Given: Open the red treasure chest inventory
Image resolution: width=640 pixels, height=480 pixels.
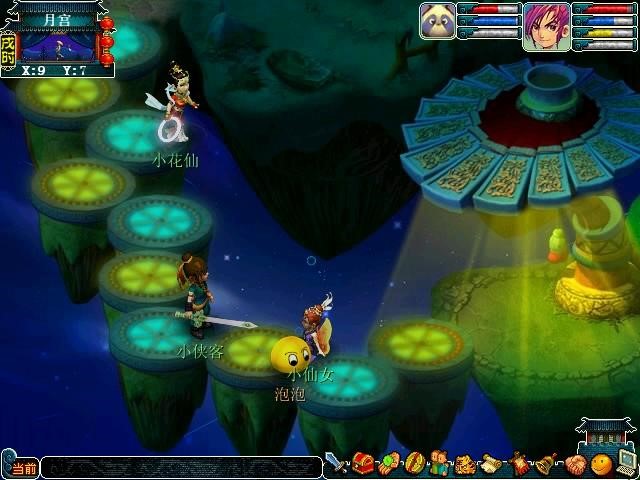Looking at the screenshot, I should tap(363, 464).
